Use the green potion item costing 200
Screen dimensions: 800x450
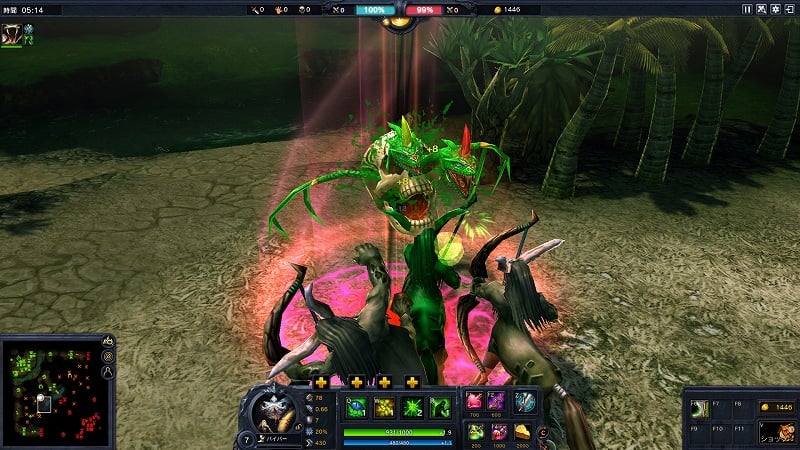[x=474, y=431]
